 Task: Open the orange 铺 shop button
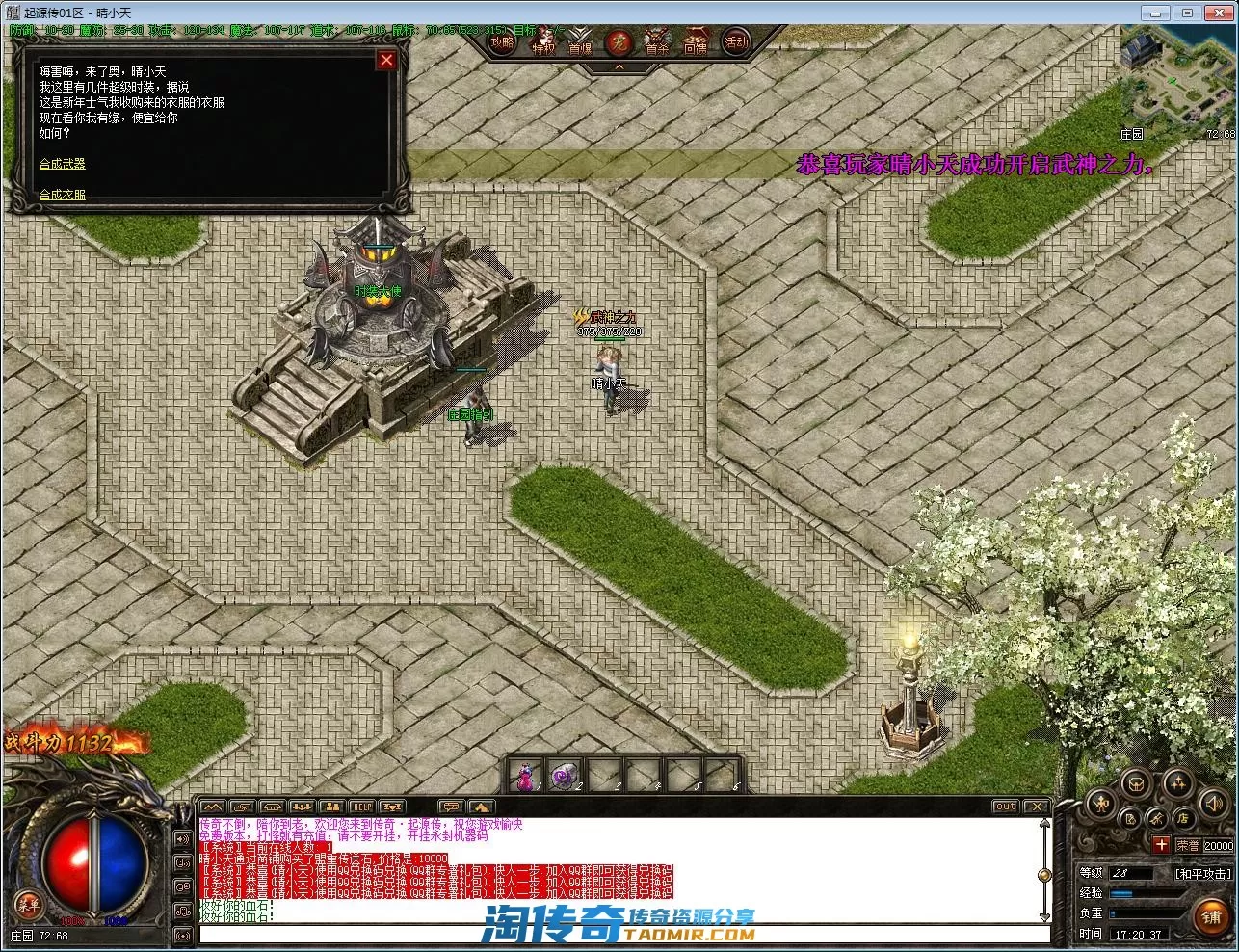tap(1211, 917)
